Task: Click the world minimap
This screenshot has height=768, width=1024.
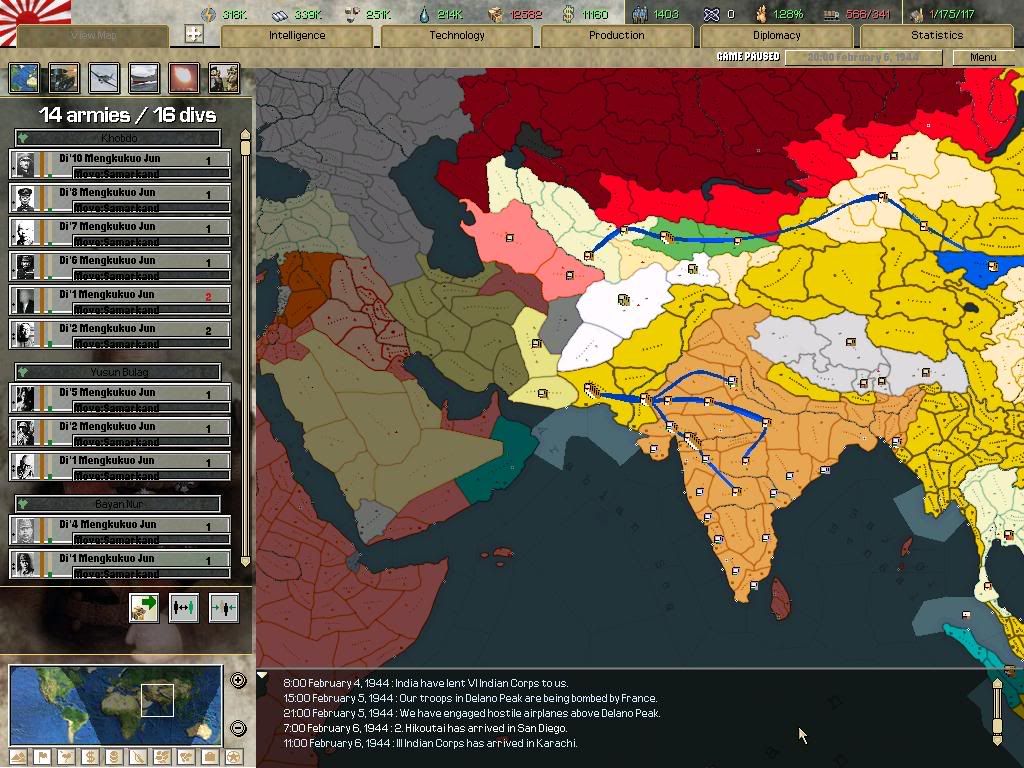Action: coord(115,704)
